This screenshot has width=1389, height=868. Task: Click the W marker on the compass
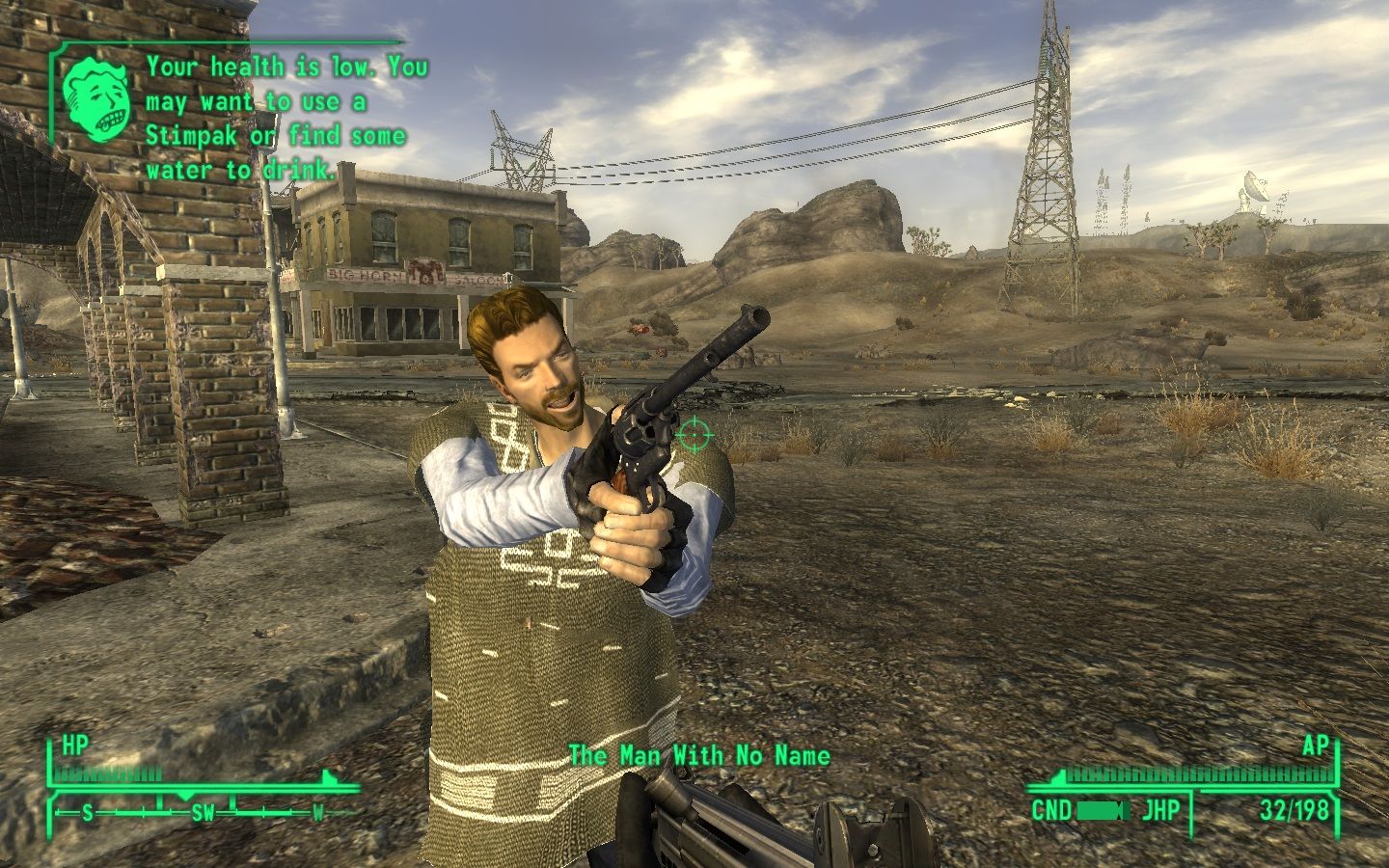(317, 815)
